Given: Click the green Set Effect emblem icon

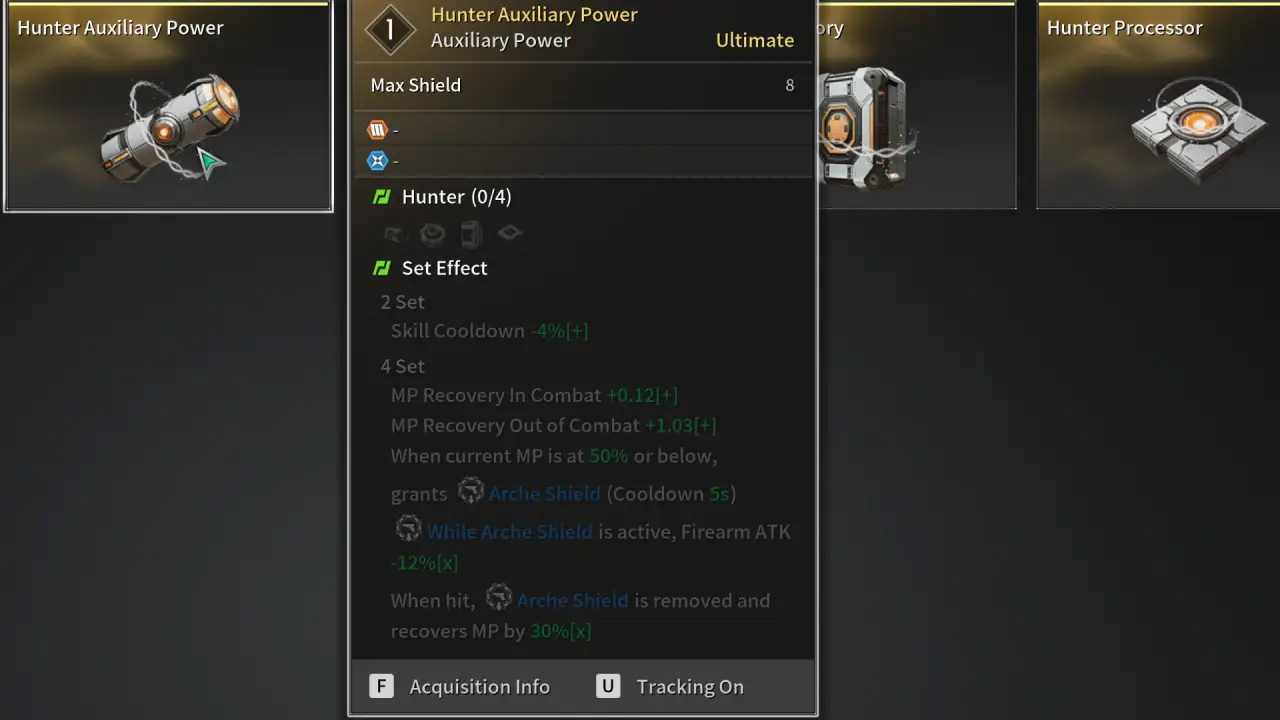Looking at the screenshot, I should 382,267.
